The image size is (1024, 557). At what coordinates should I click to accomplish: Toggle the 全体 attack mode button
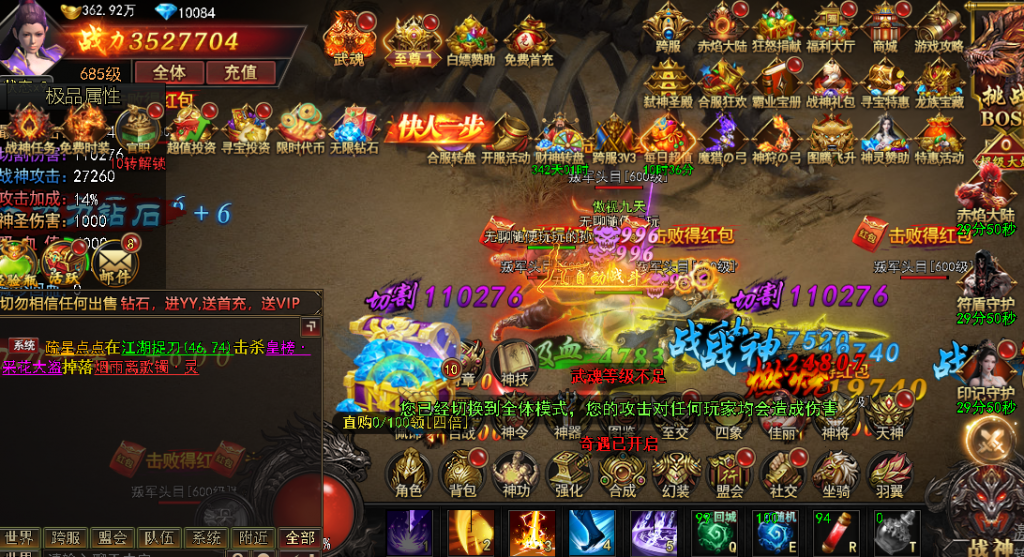click(x=170, y=72)
